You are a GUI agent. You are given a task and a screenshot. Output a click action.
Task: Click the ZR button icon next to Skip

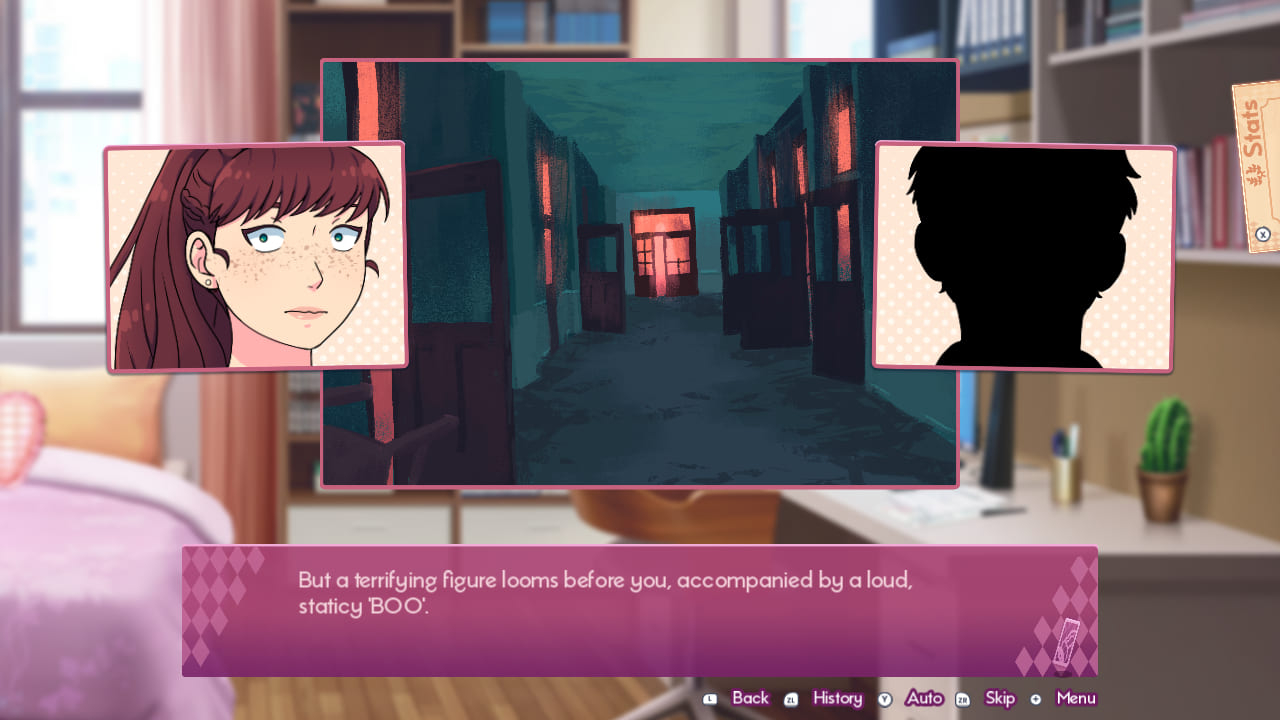click(x=961, y=697)
